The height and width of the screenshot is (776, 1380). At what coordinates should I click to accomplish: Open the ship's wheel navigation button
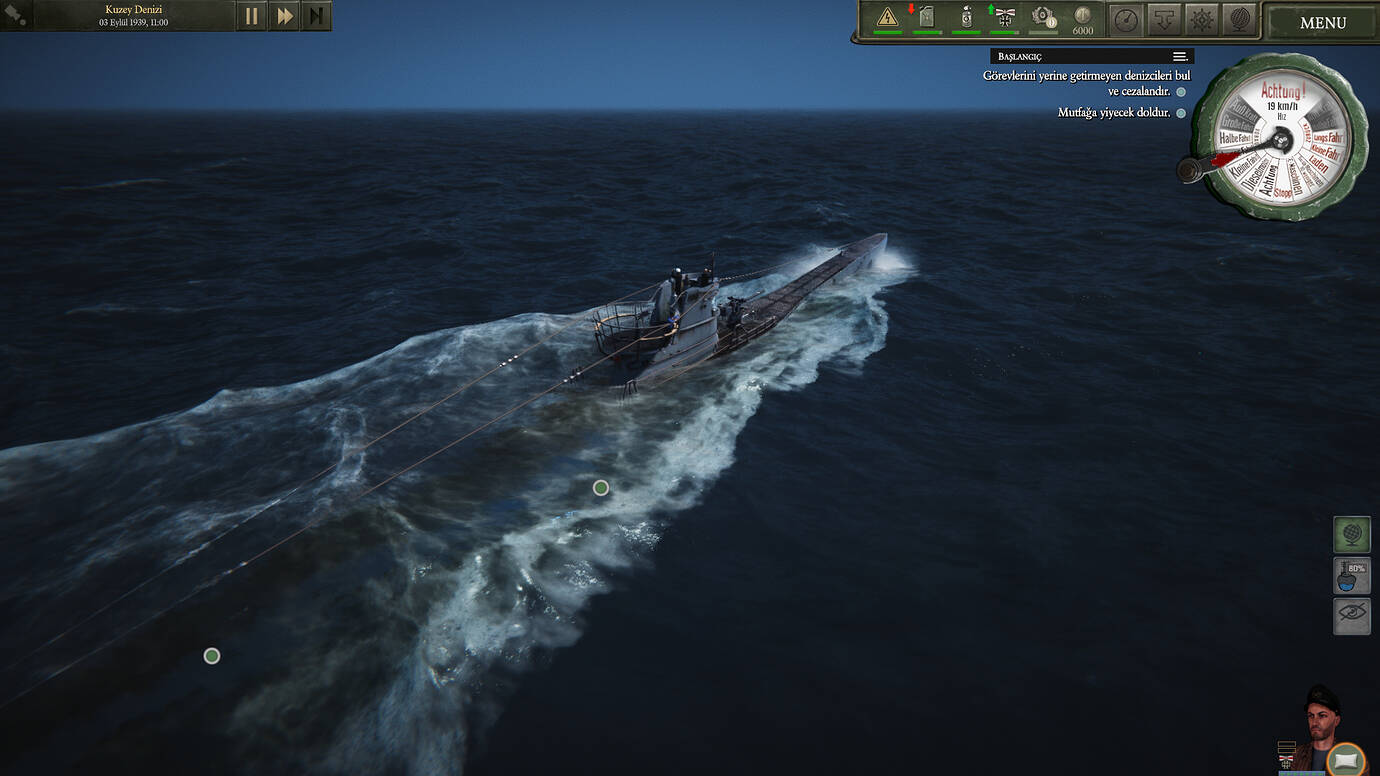click(1201, 19)
